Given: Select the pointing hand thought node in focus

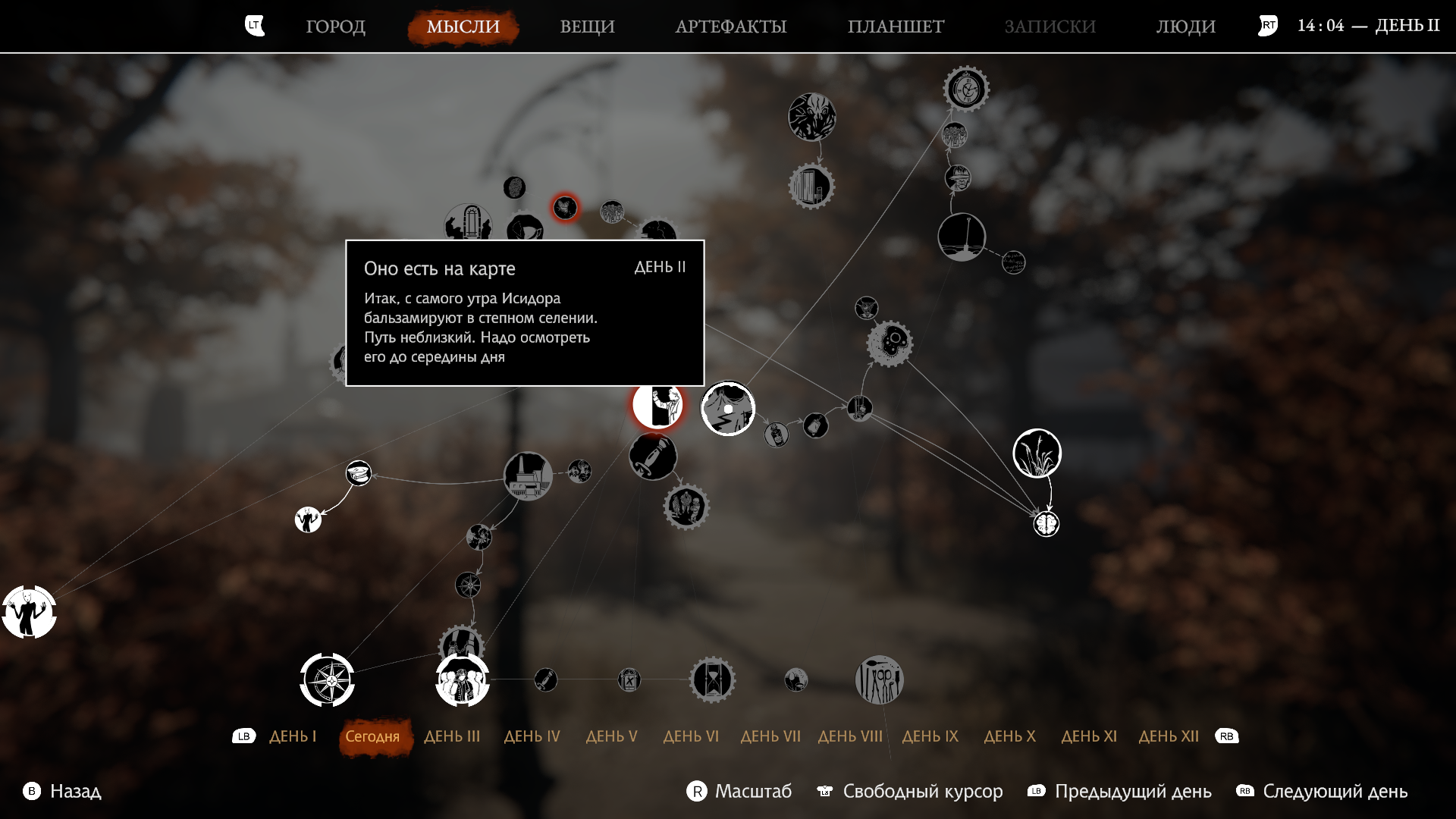Looking at the screenshot, I should tap(657, 404).
